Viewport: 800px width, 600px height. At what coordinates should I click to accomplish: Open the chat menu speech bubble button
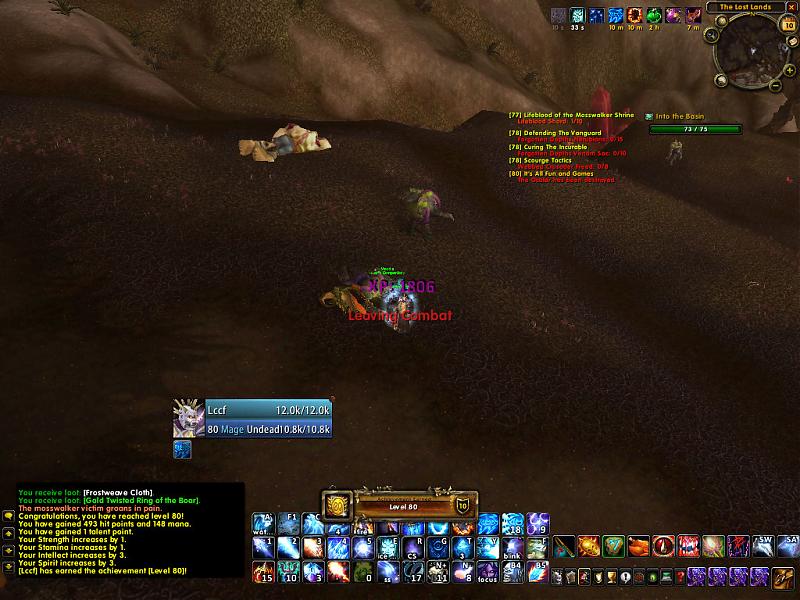7,515
